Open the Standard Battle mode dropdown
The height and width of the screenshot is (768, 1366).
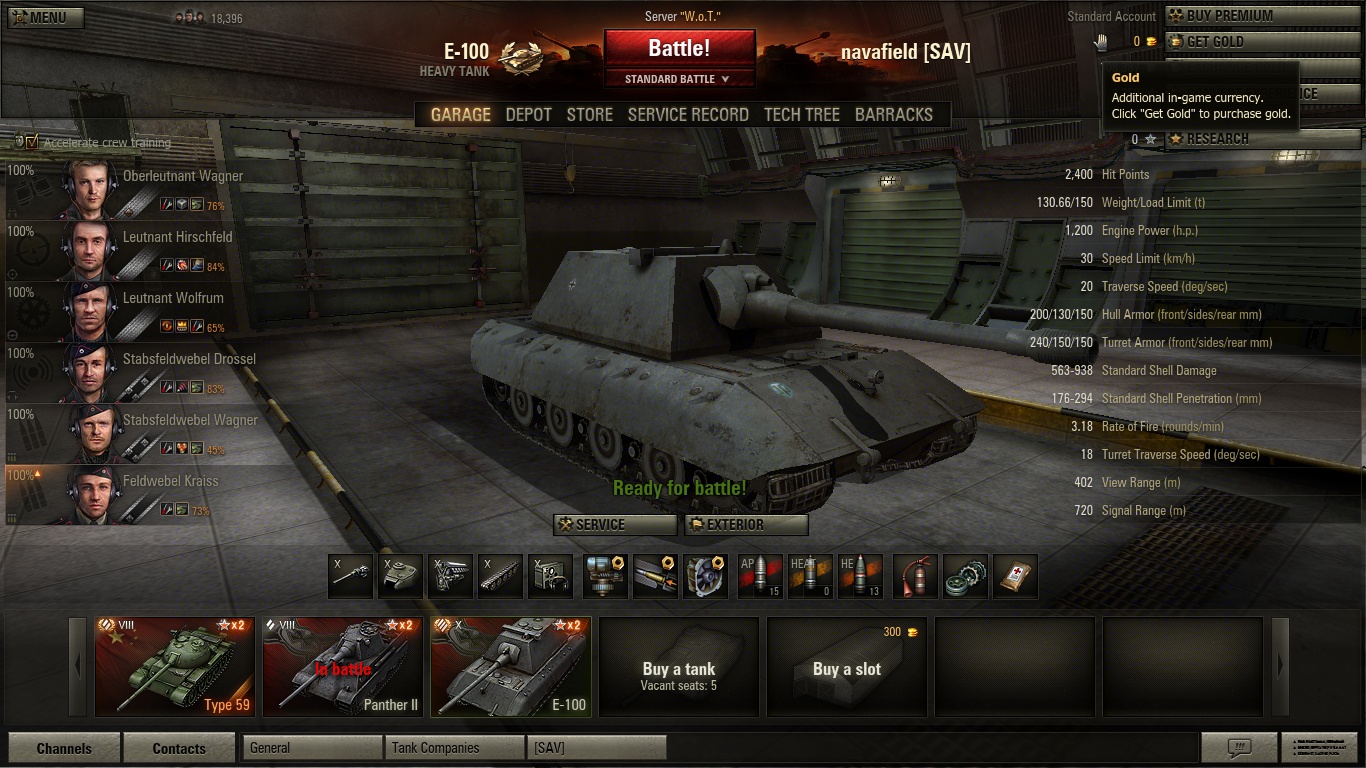[x=680, y=78]
